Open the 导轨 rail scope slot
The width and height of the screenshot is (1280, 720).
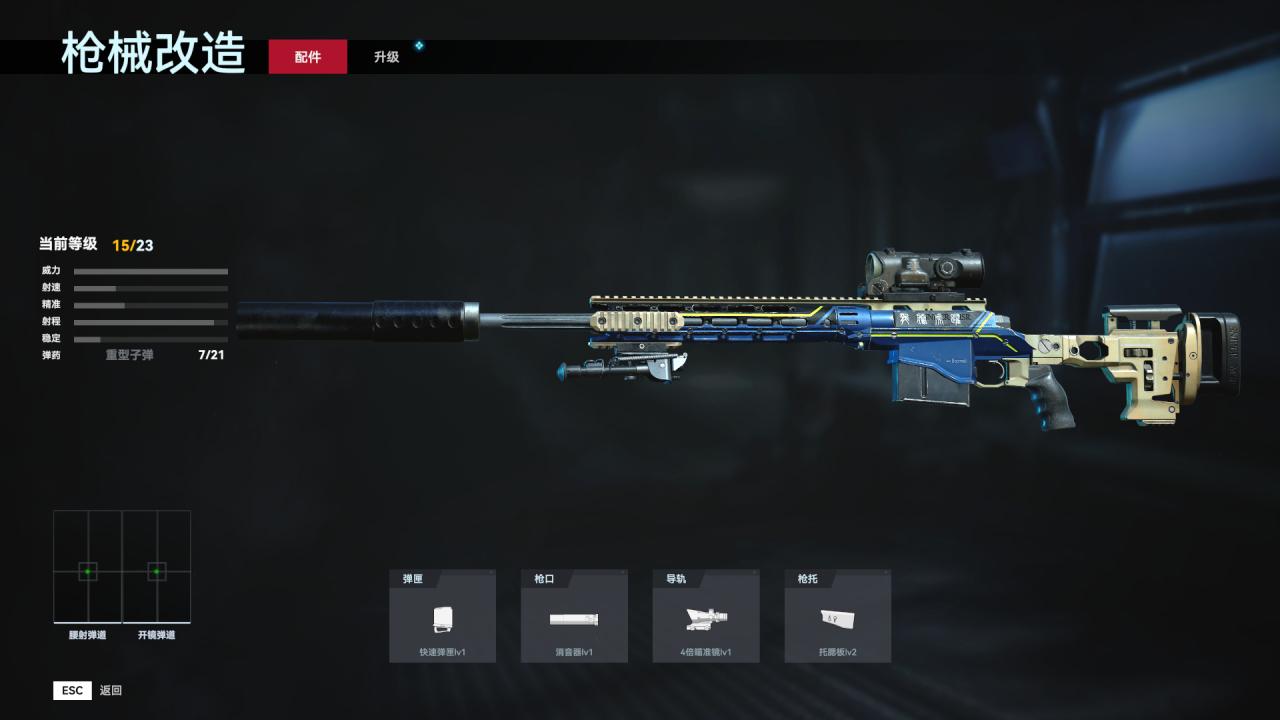click(x=706, y=616)
